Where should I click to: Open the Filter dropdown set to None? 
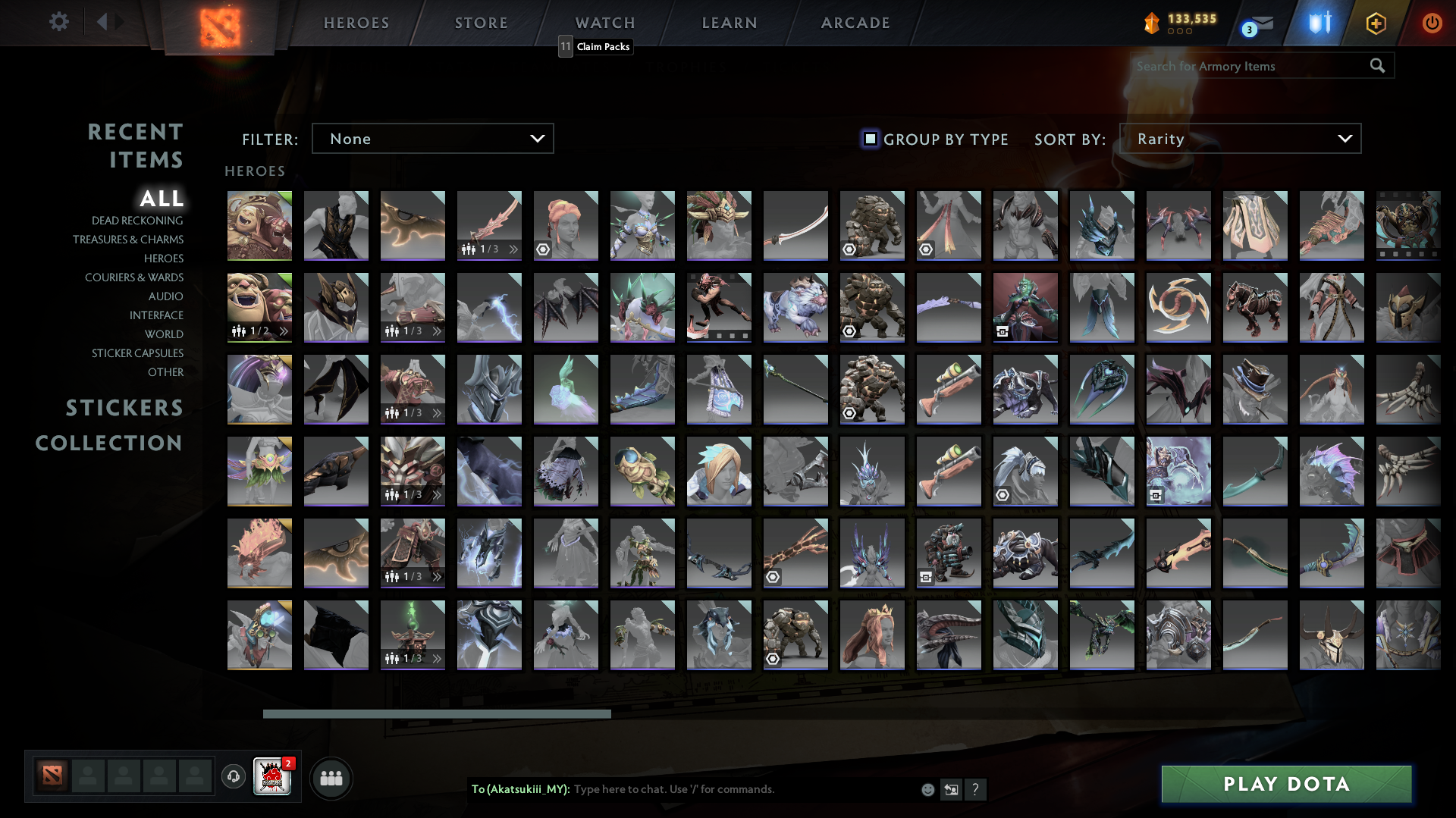coord(432,138)
